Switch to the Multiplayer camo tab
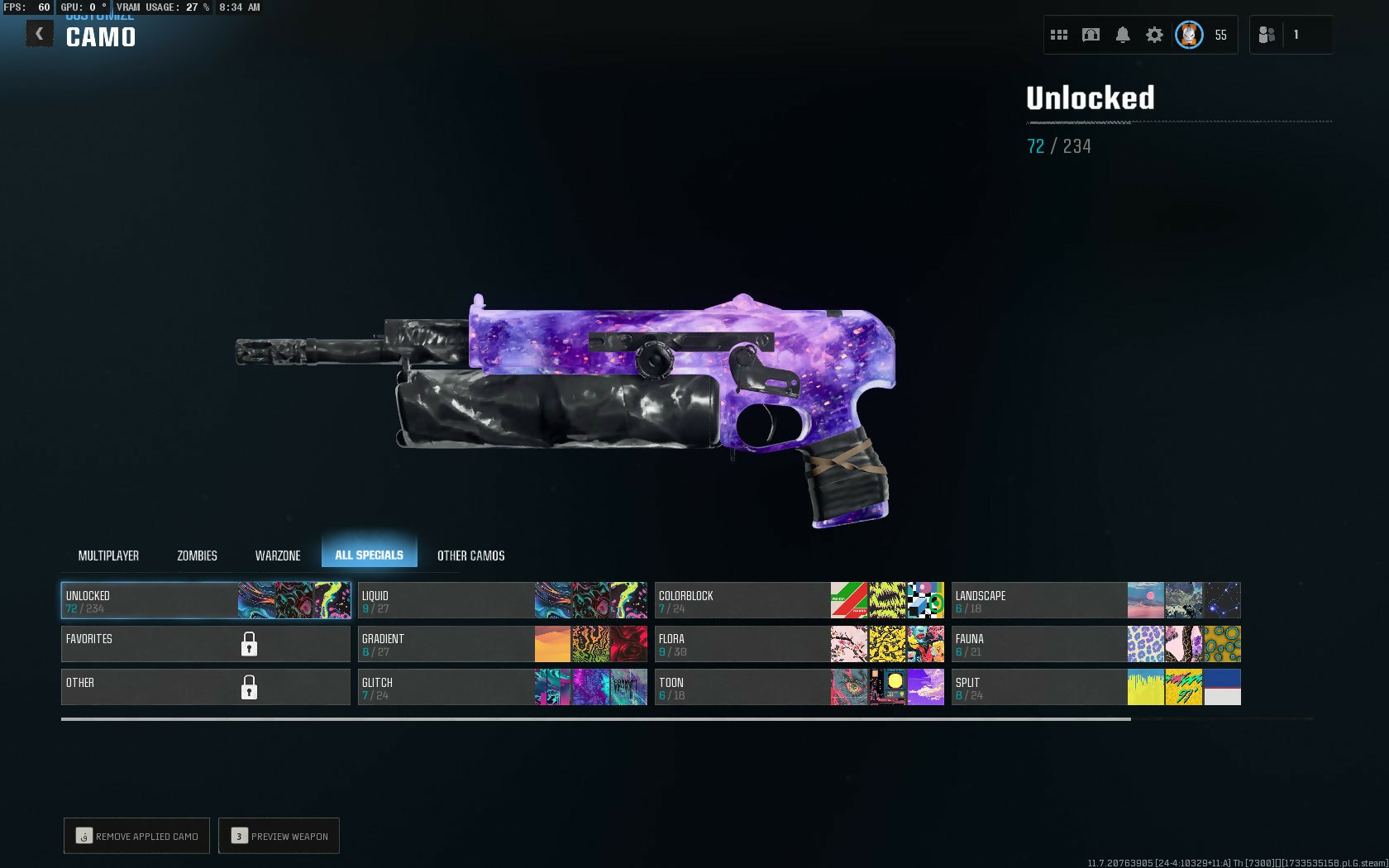 click(108, 556)
